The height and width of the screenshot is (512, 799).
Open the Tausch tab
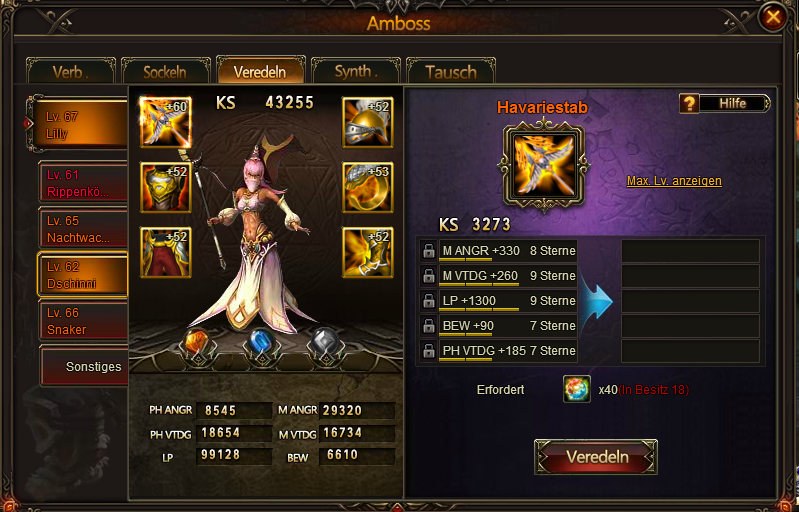point(450,72)
